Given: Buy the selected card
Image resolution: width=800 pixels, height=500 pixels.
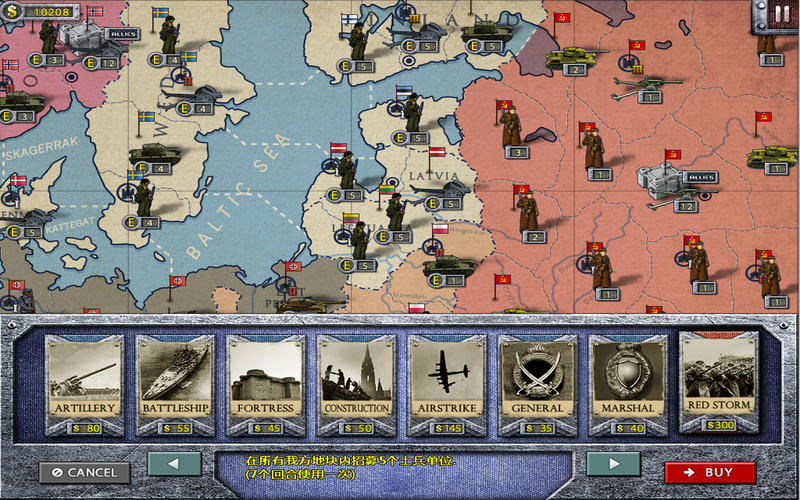Looking at the screenshot, I should pos(710,472).
